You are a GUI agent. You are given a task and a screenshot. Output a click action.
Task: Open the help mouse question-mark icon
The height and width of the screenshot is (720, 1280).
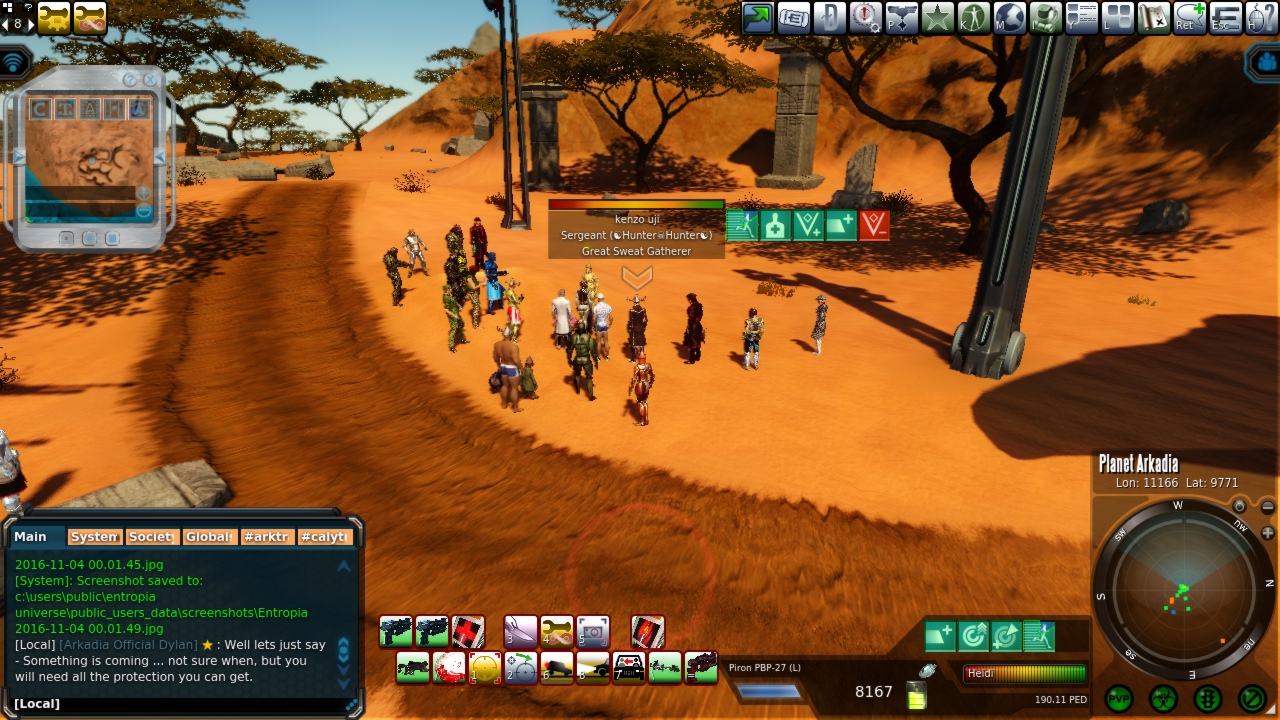(x=1262, y=17)
